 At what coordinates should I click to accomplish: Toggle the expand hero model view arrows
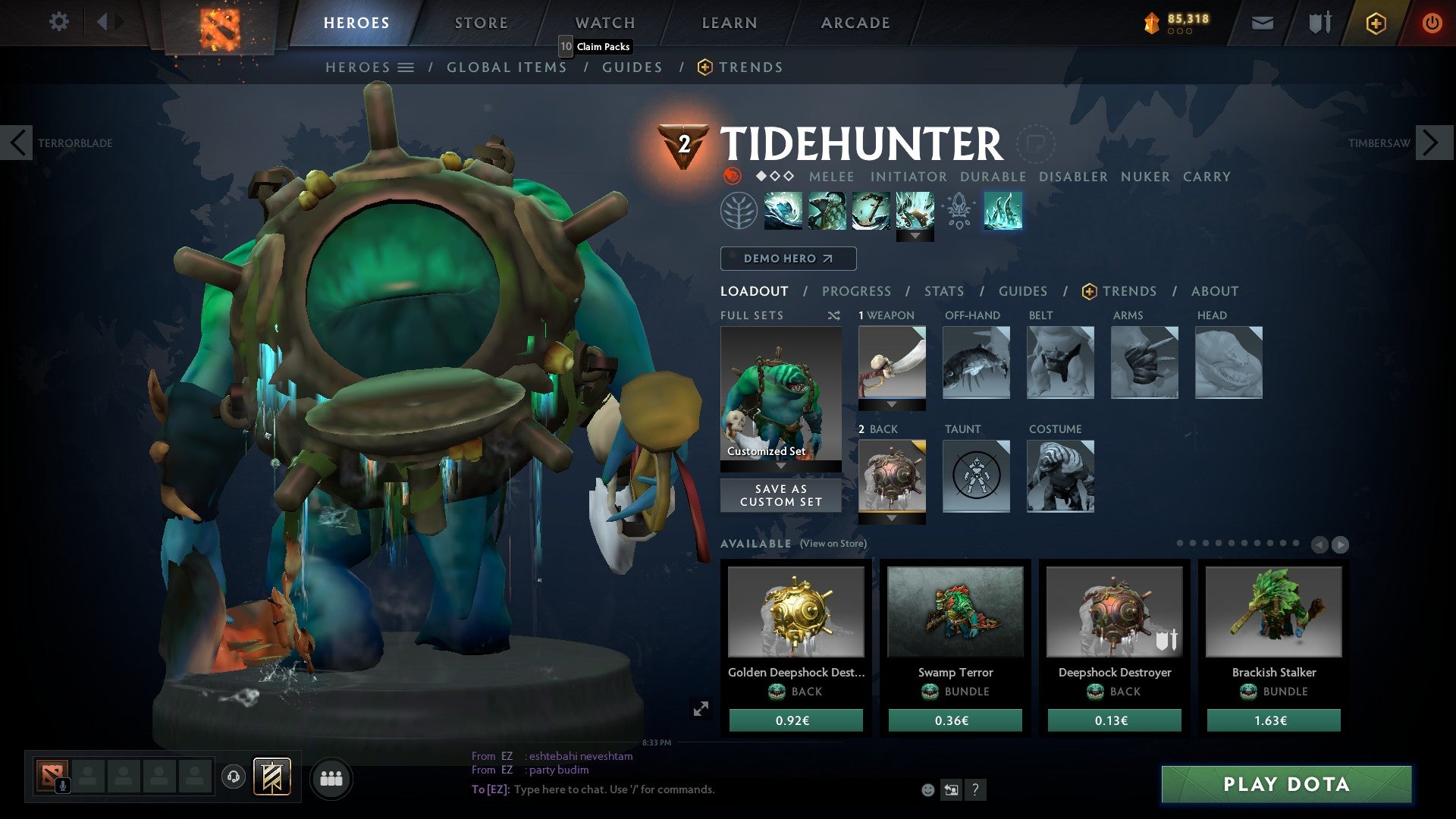point(701,709)
